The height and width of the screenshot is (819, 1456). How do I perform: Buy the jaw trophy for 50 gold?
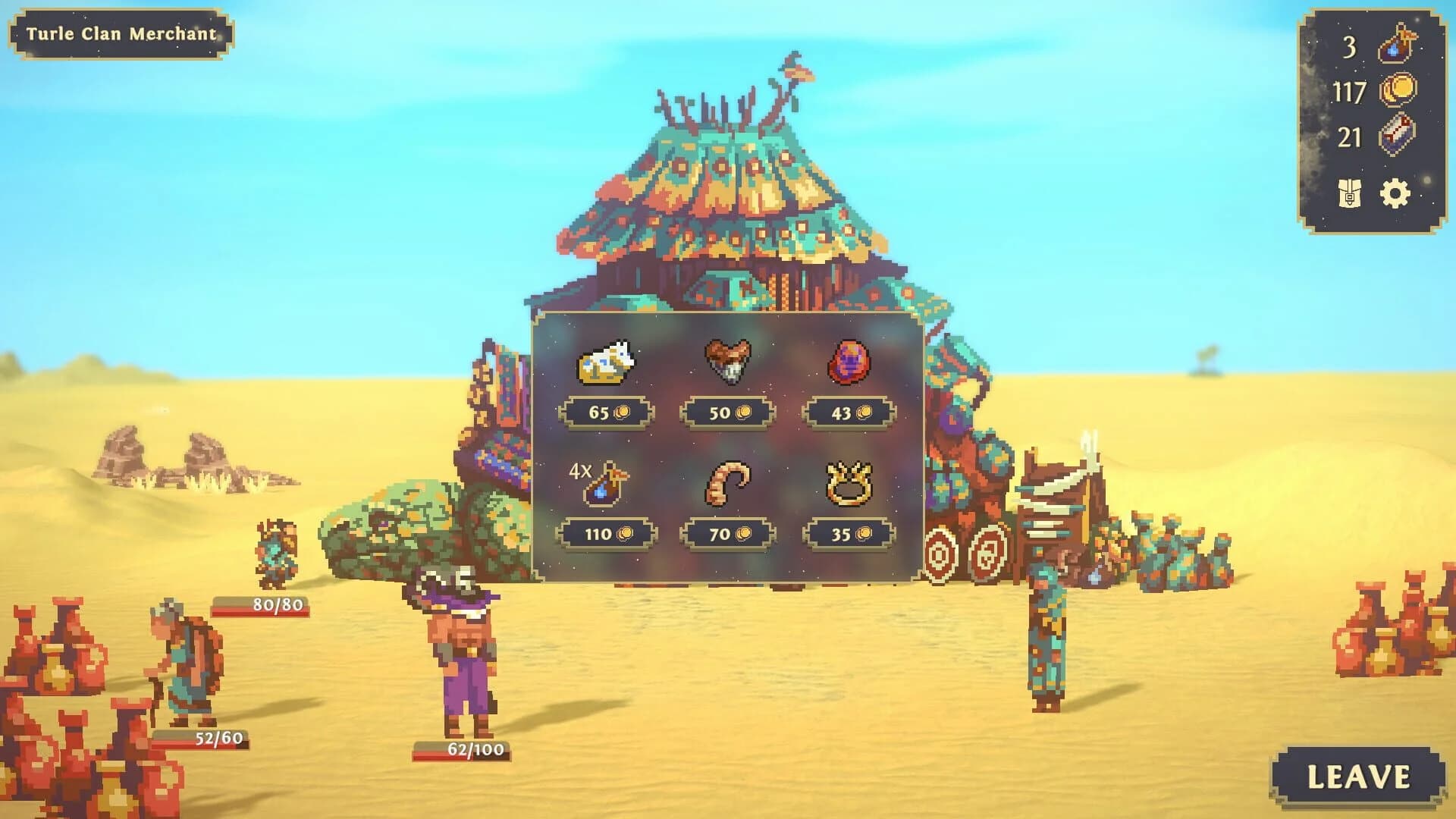coord(726,410)
